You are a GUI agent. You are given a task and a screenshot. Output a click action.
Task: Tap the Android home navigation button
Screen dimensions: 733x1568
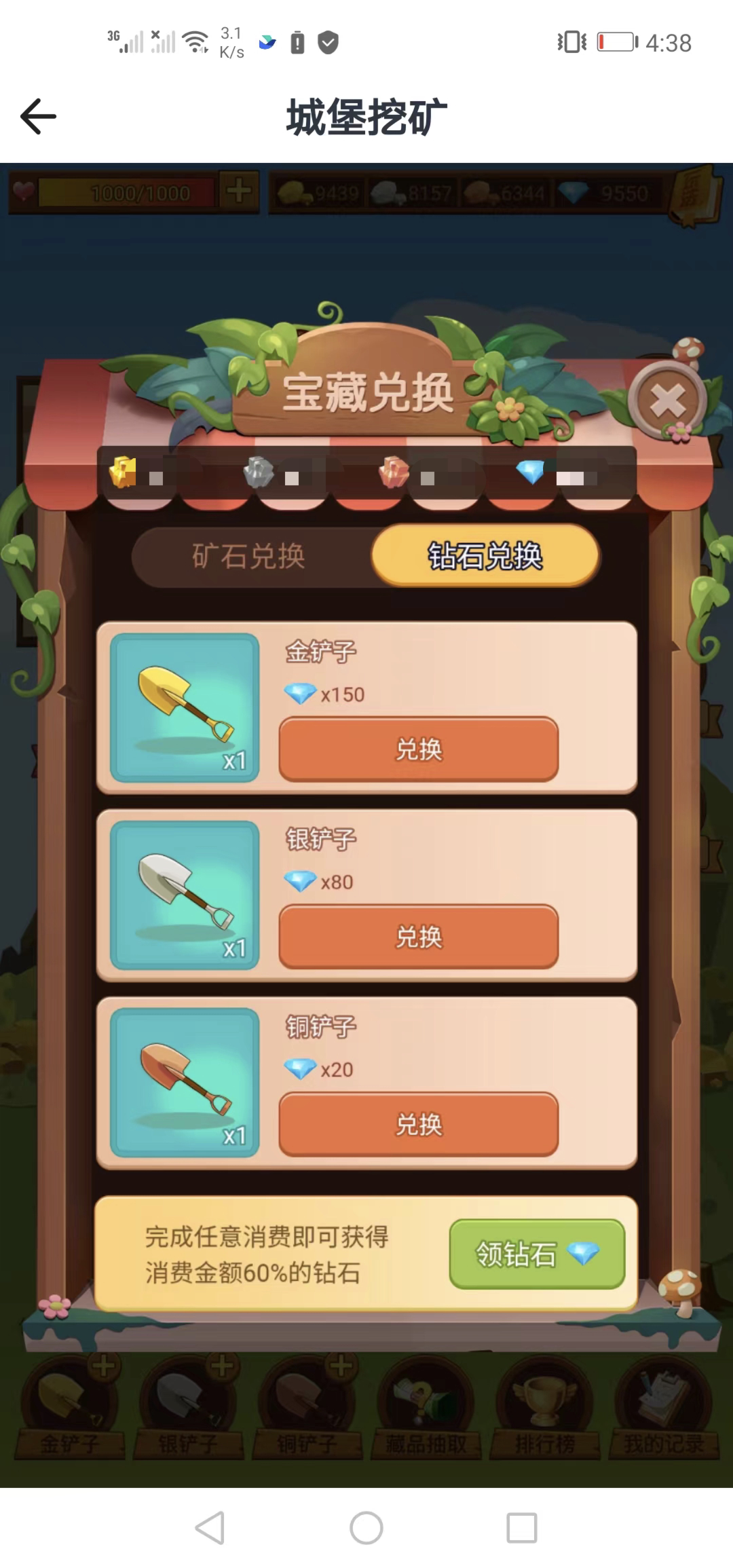coord(366,1528)
